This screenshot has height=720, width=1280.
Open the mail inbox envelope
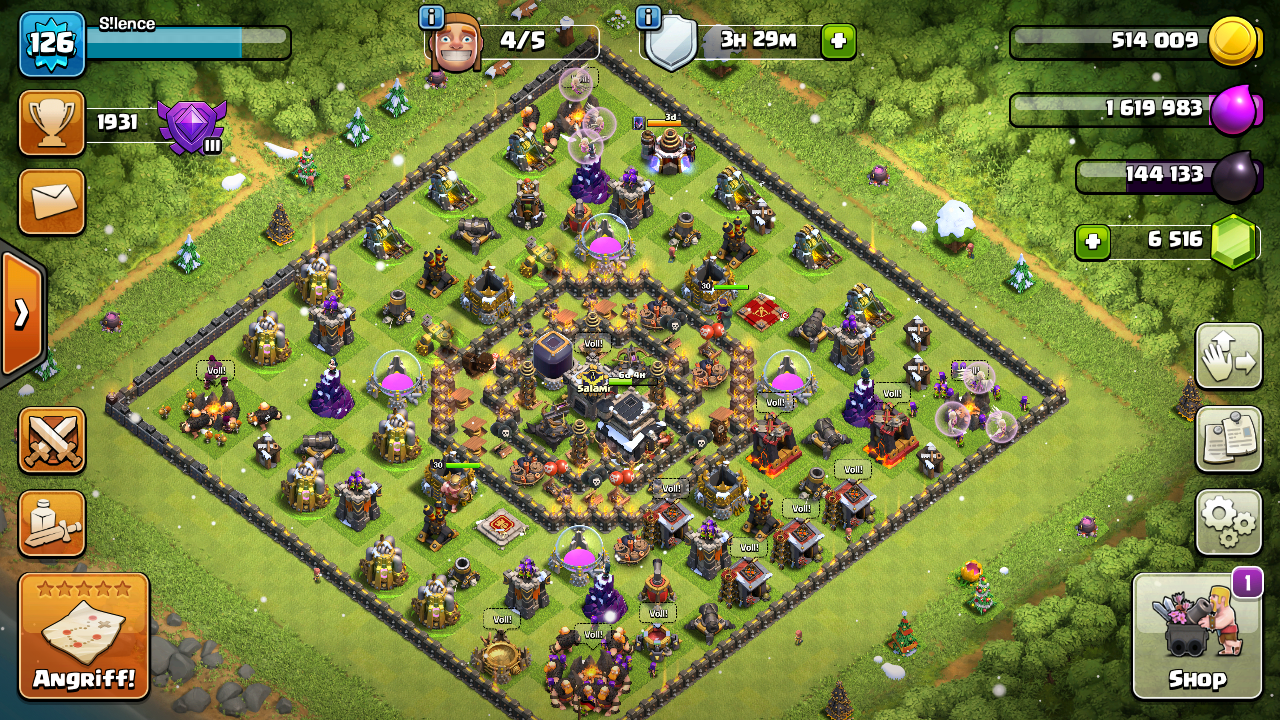coord(52,202)
